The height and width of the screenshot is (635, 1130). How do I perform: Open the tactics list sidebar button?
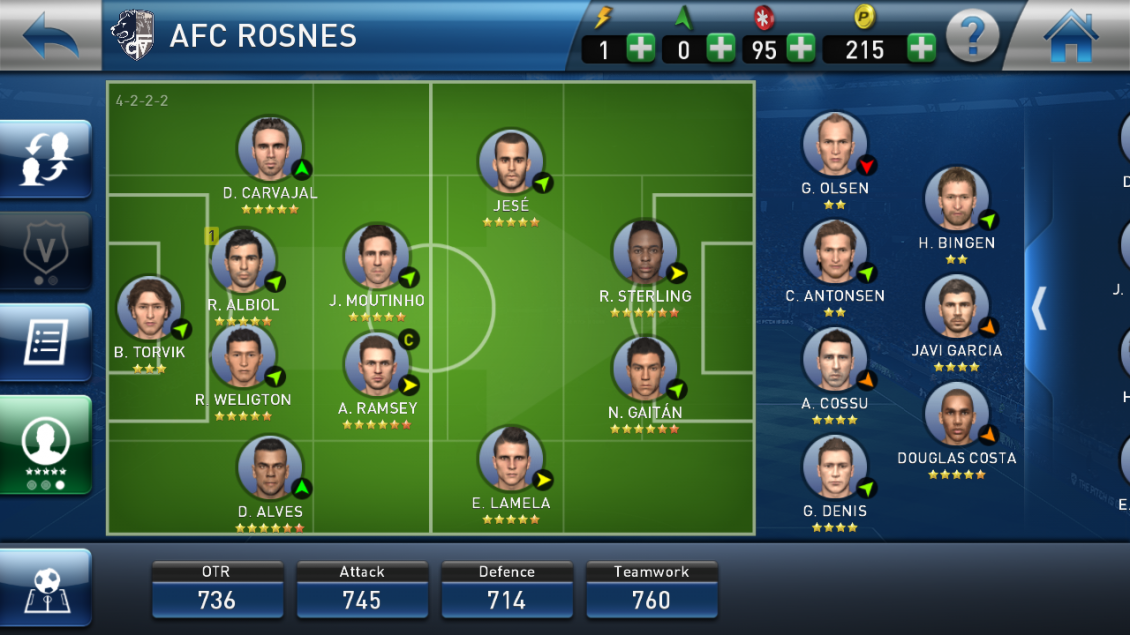click(x=46, y=342)
